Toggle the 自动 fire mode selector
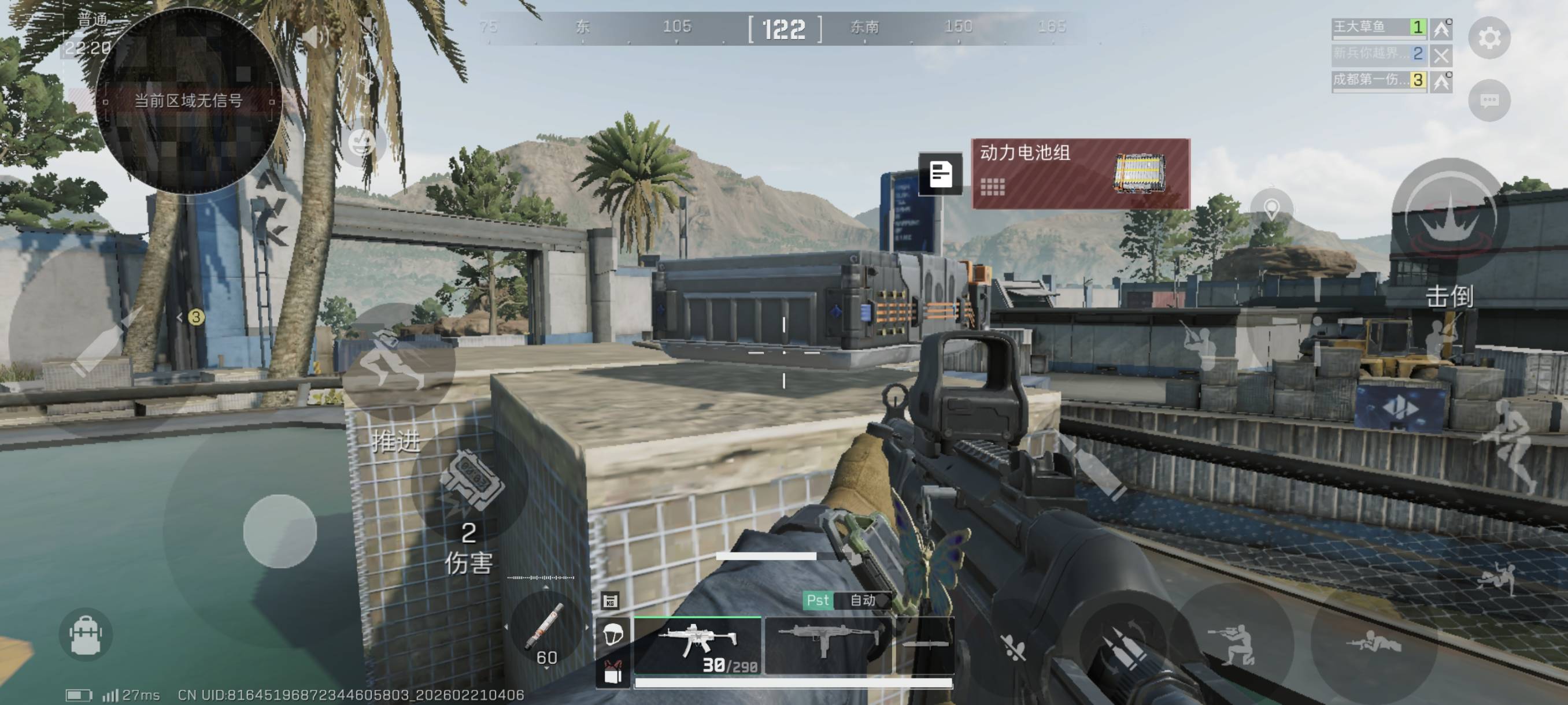Image resolution: width=1568 pixels, height=705 pixels. click(x=863, y=600)
